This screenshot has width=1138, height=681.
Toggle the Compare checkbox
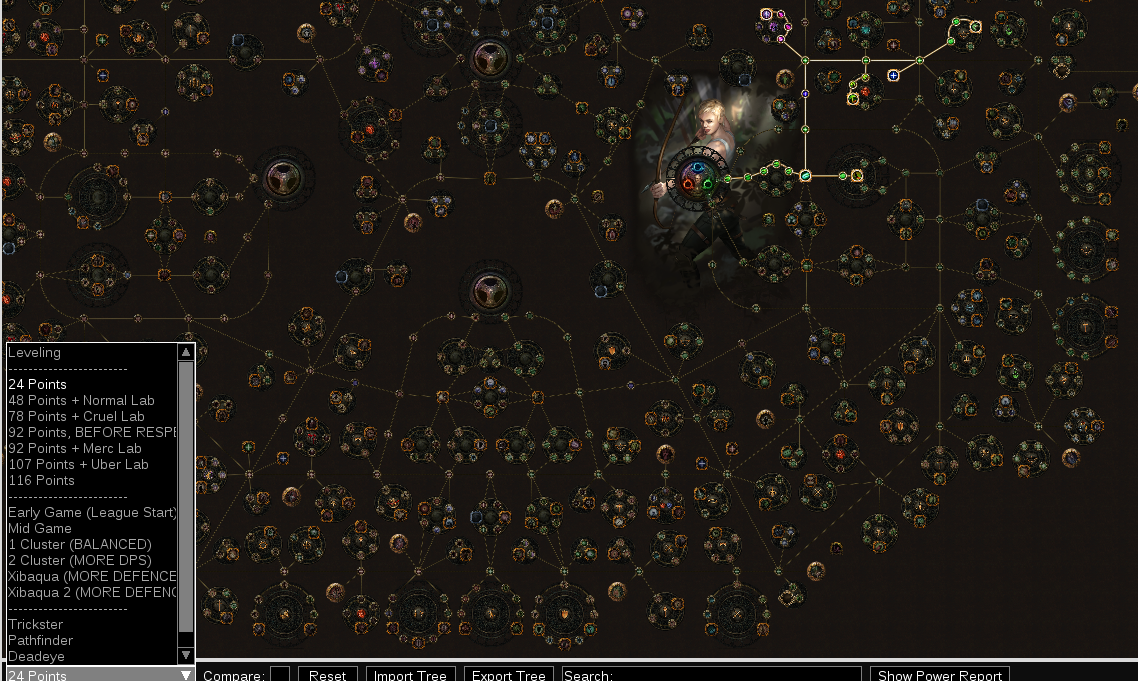280,675
